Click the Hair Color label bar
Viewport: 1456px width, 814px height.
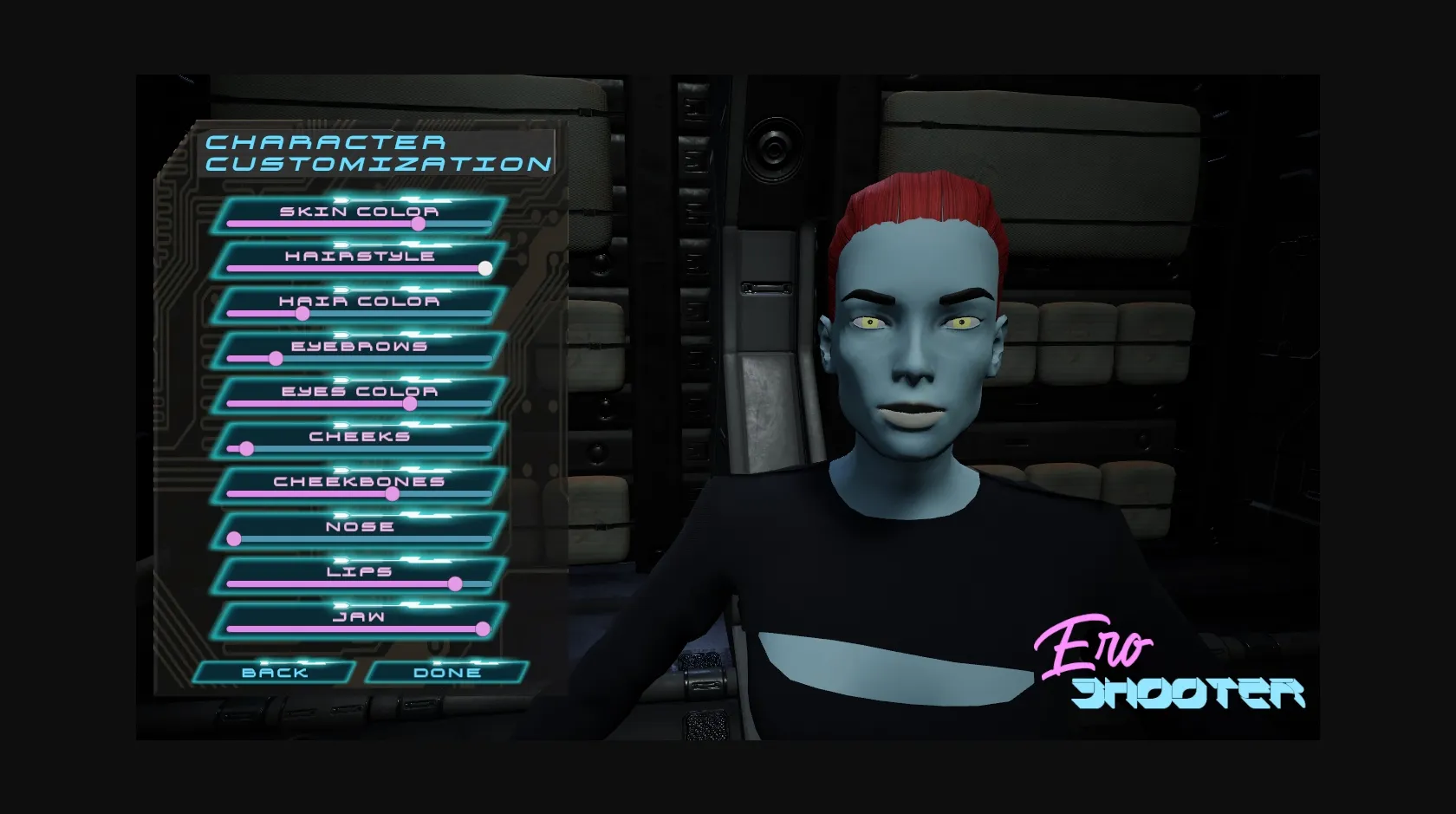360,301
